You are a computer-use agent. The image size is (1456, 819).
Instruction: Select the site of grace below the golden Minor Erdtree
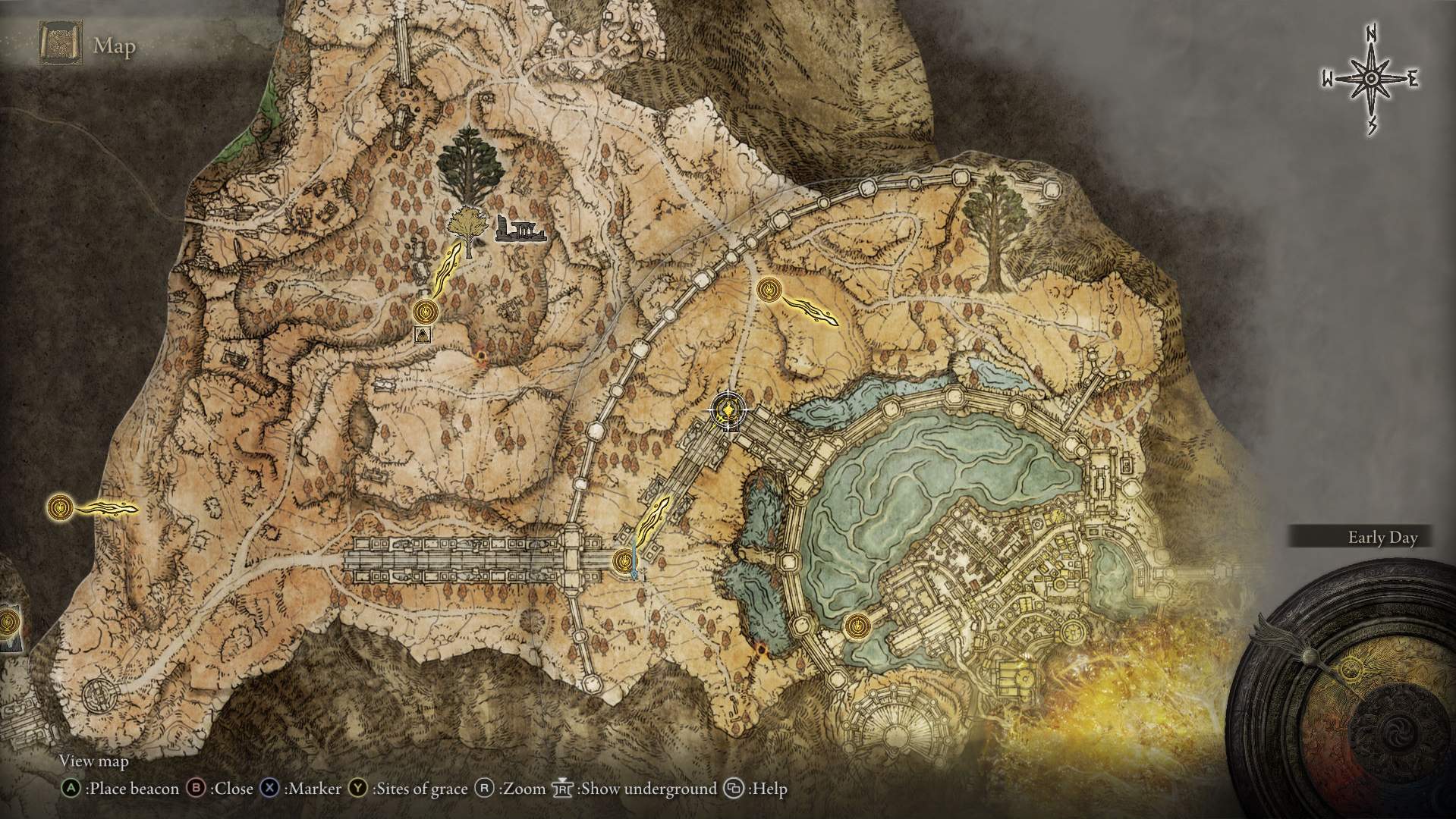coord(426,311)
